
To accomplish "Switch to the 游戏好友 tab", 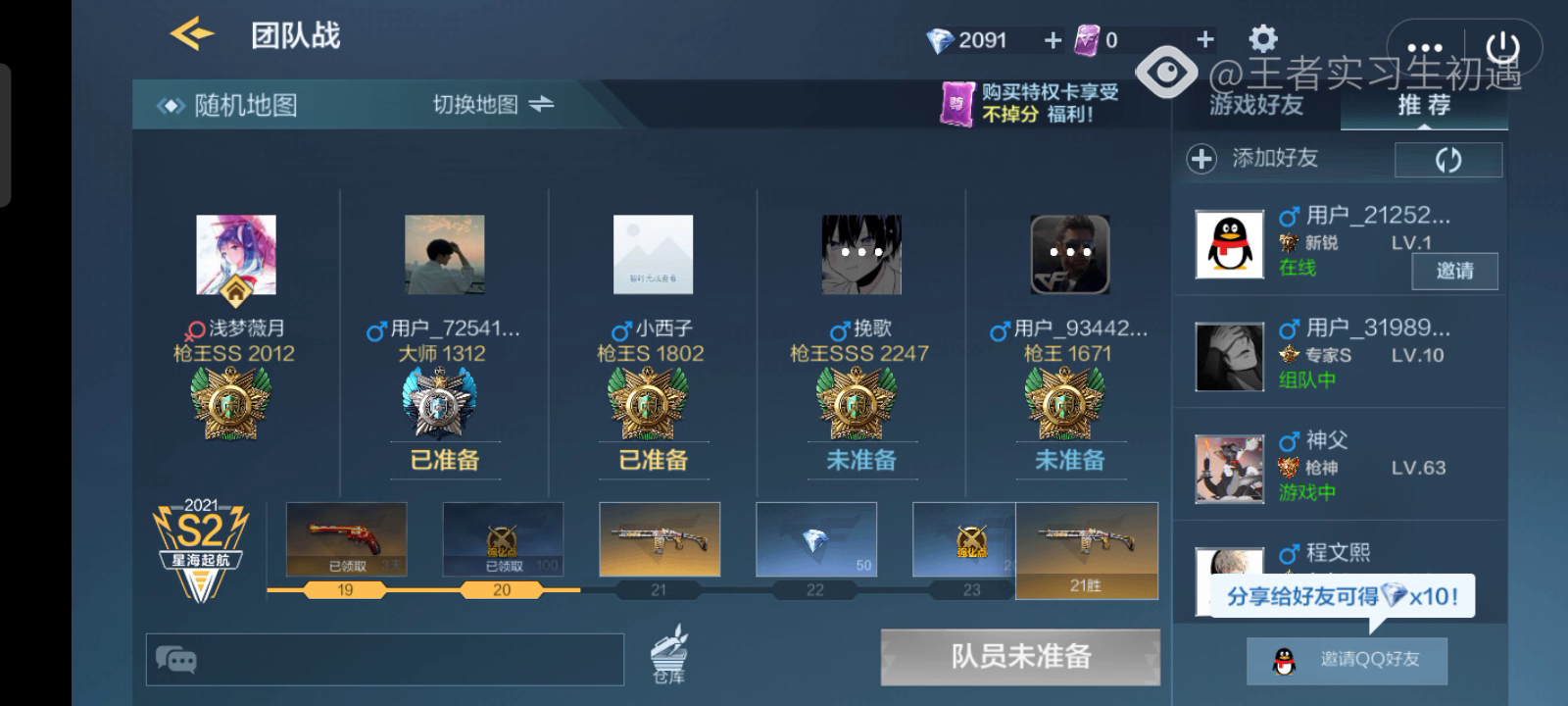I will pos(1256,105).
